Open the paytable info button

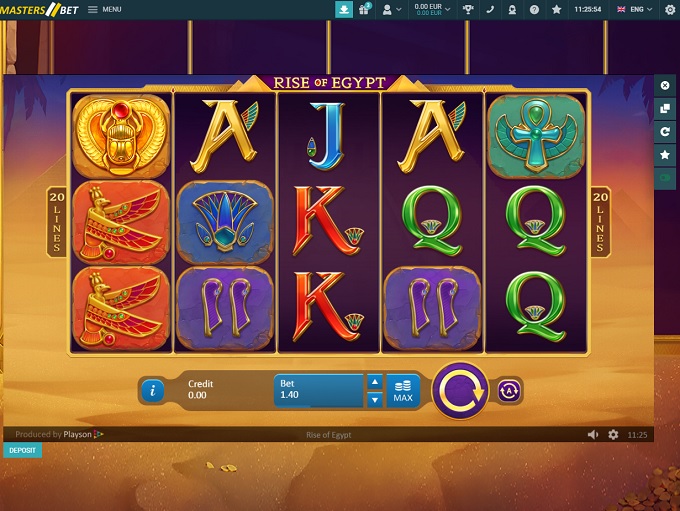click(x=152, y=391)
